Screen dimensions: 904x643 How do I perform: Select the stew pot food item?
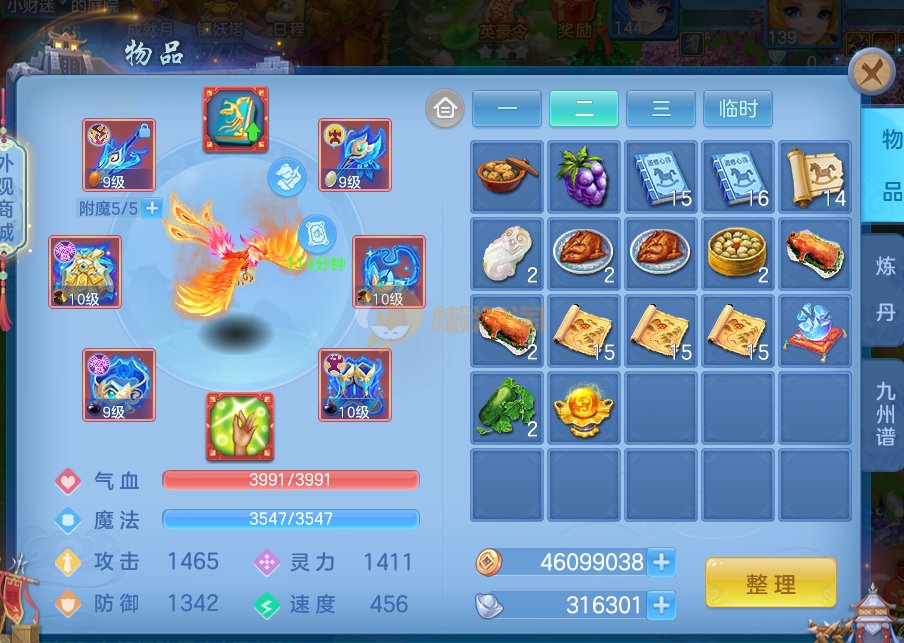click(507, 177)
